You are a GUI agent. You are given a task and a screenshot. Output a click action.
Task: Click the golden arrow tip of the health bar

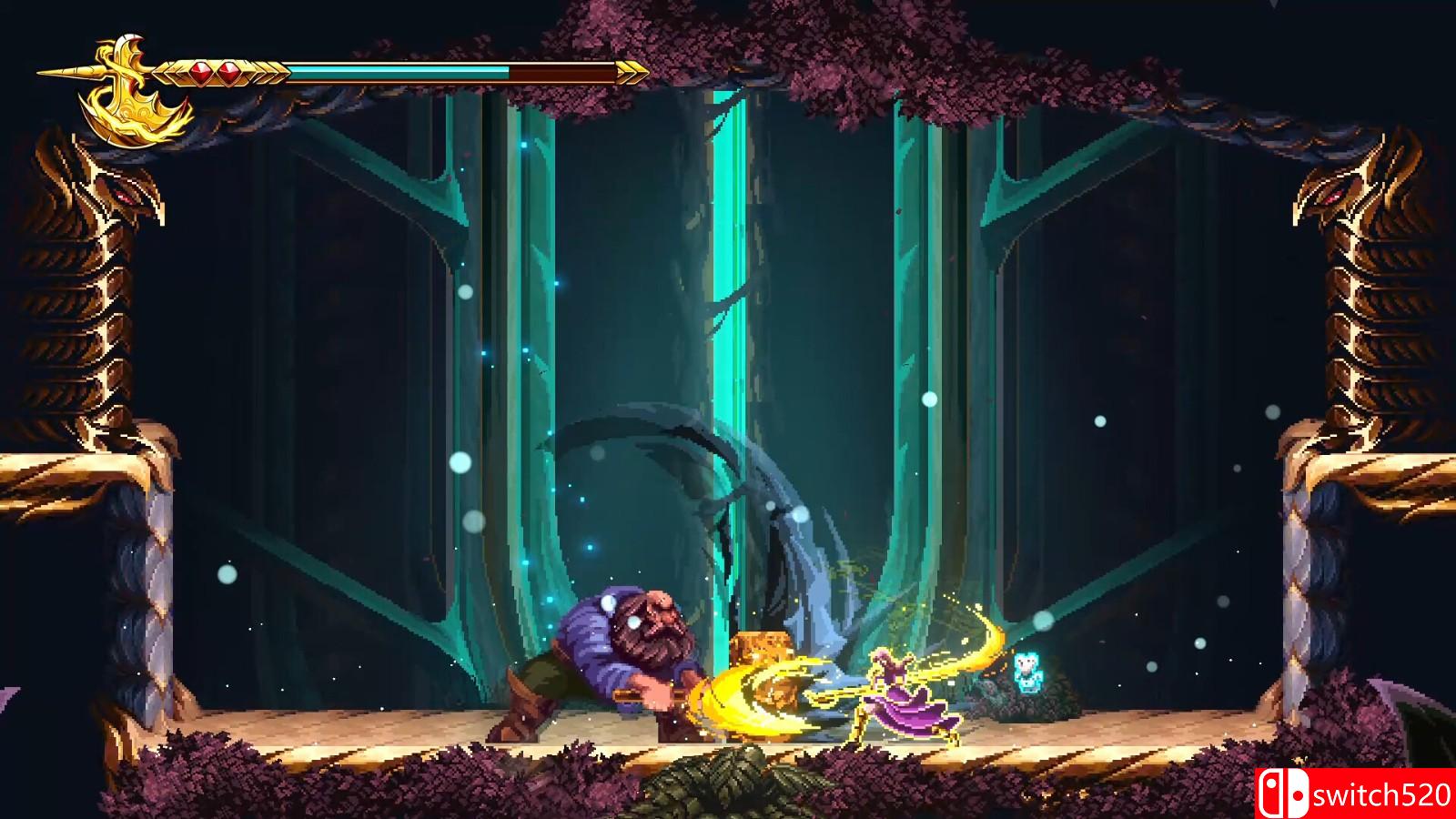pos(631,71)
